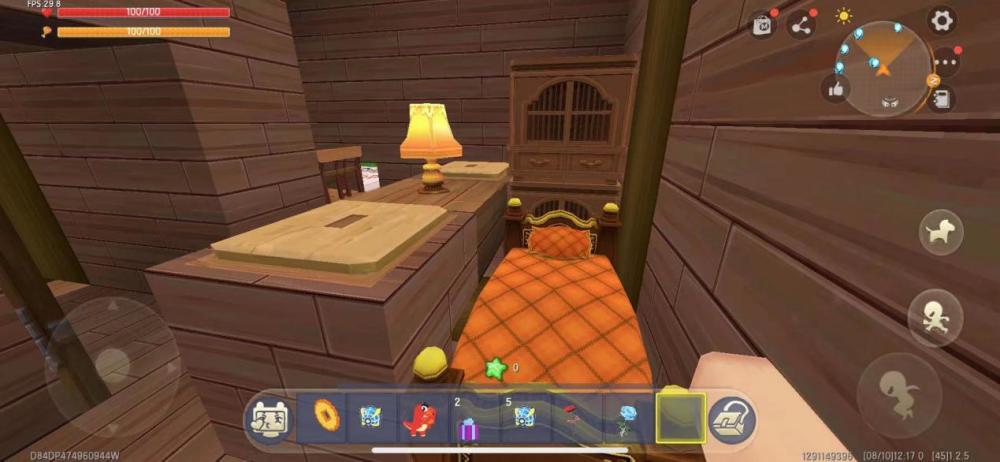
Task: Open the settings gear menu
Action: click(x=941, y=20)
